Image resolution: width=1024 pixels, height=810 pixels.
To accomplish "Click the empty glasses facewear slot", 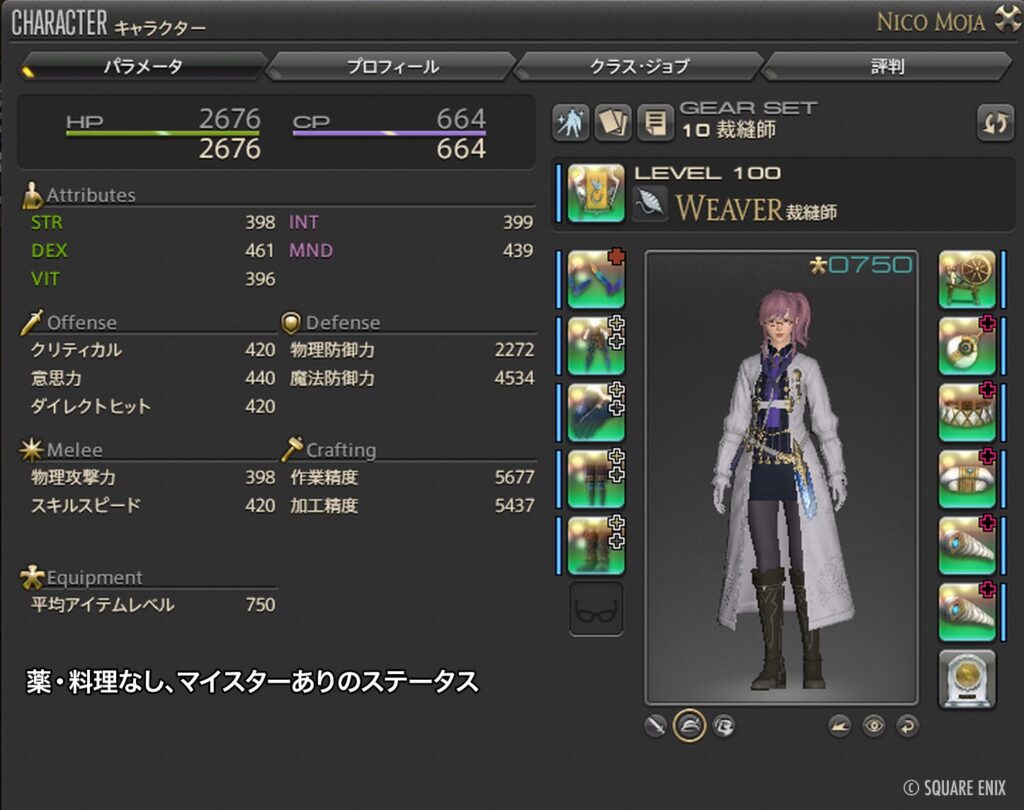I will (x=596, y=609).
